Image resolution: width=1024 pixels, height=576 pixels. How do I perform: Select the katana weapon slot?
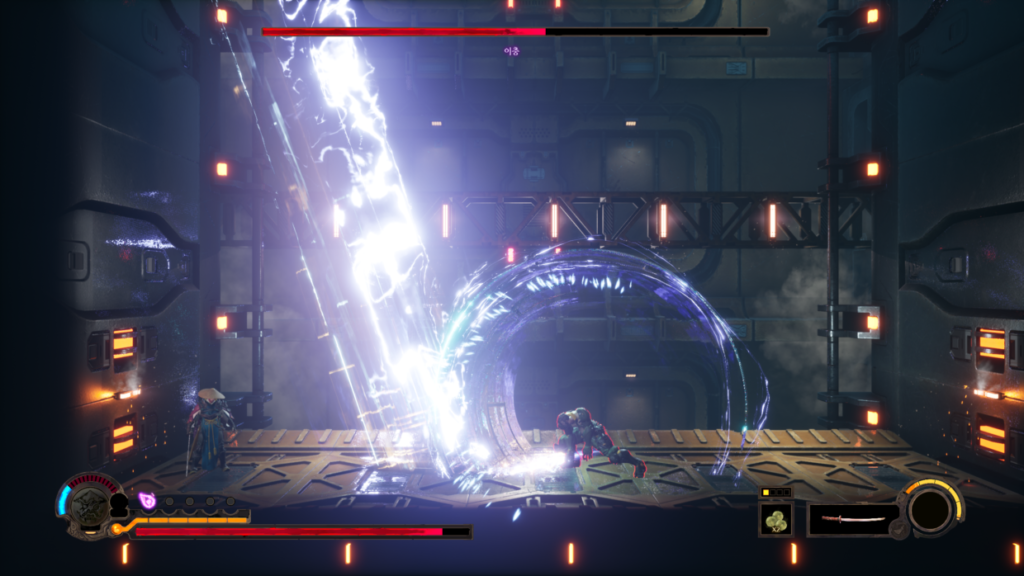tap(852, 519)
